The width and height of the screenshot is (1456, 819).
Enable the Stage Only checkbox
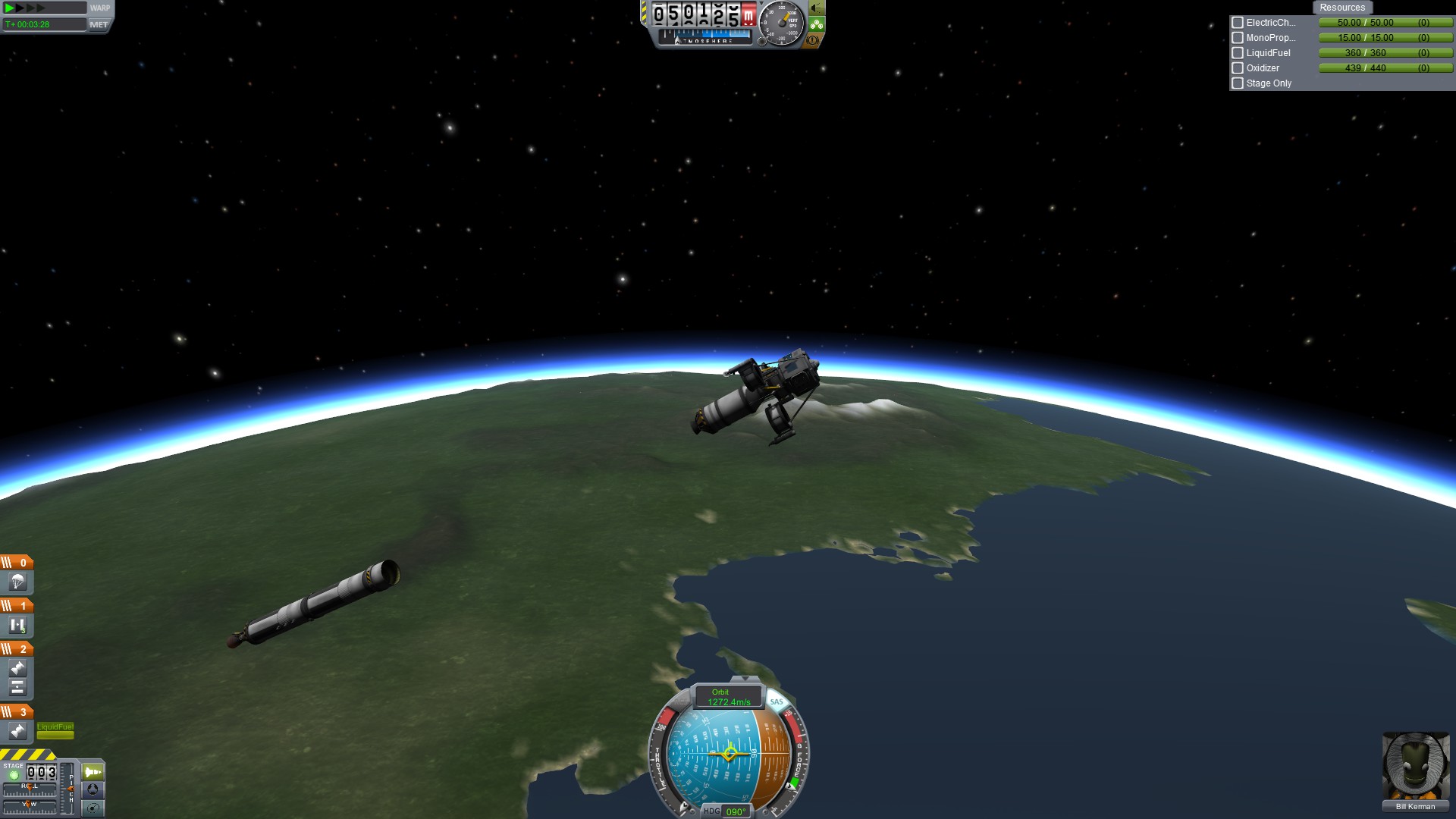pyautogui.click(x=1238, y=83)
